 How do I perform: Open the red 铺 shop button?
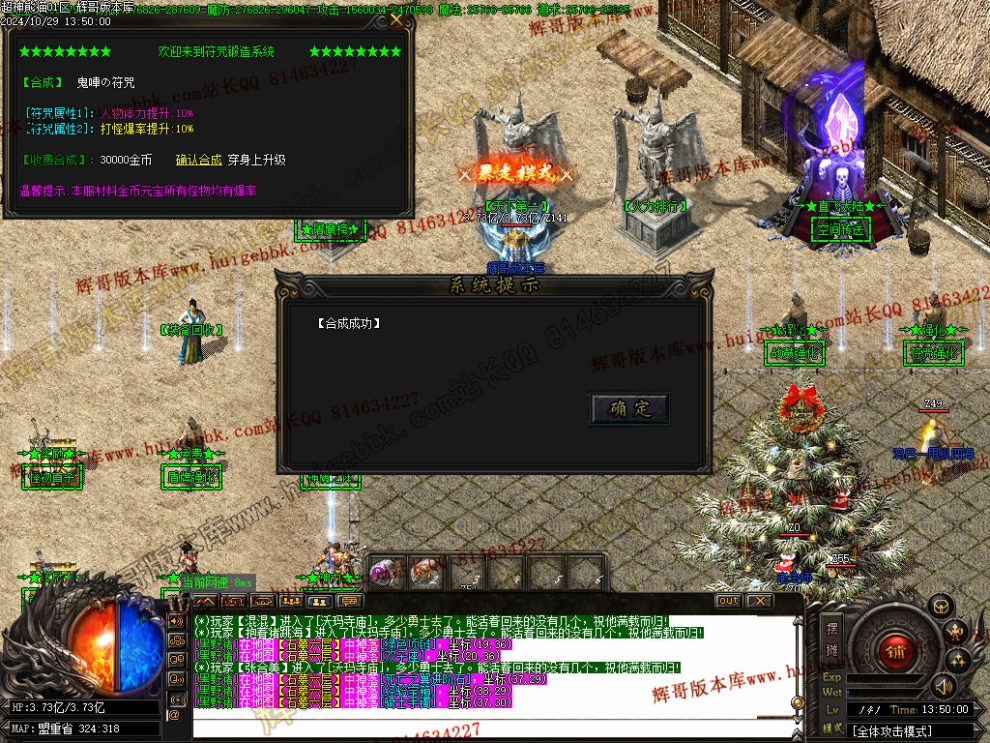click(x=893, y=652)
